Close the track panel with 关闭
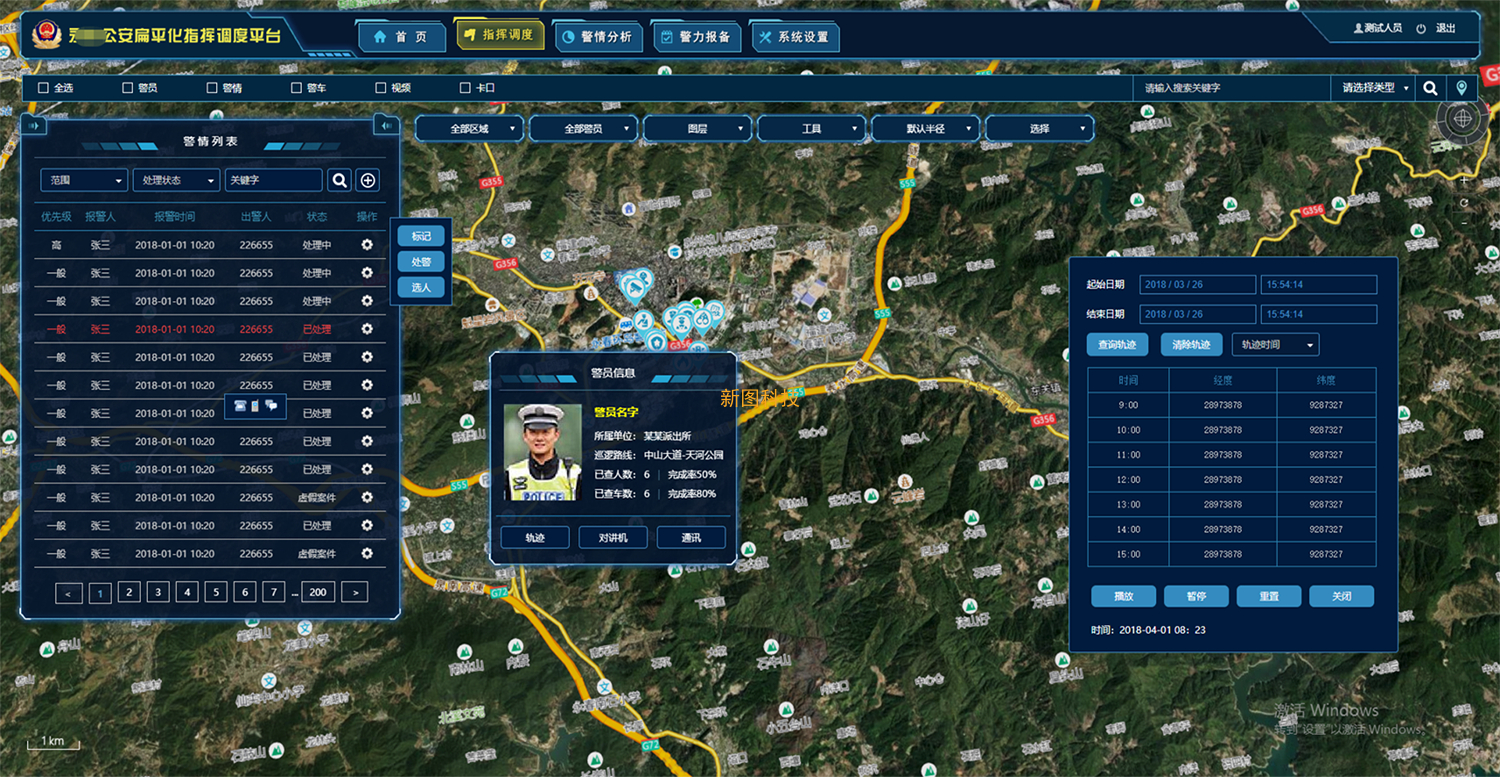 click(x=1341, y=596)
